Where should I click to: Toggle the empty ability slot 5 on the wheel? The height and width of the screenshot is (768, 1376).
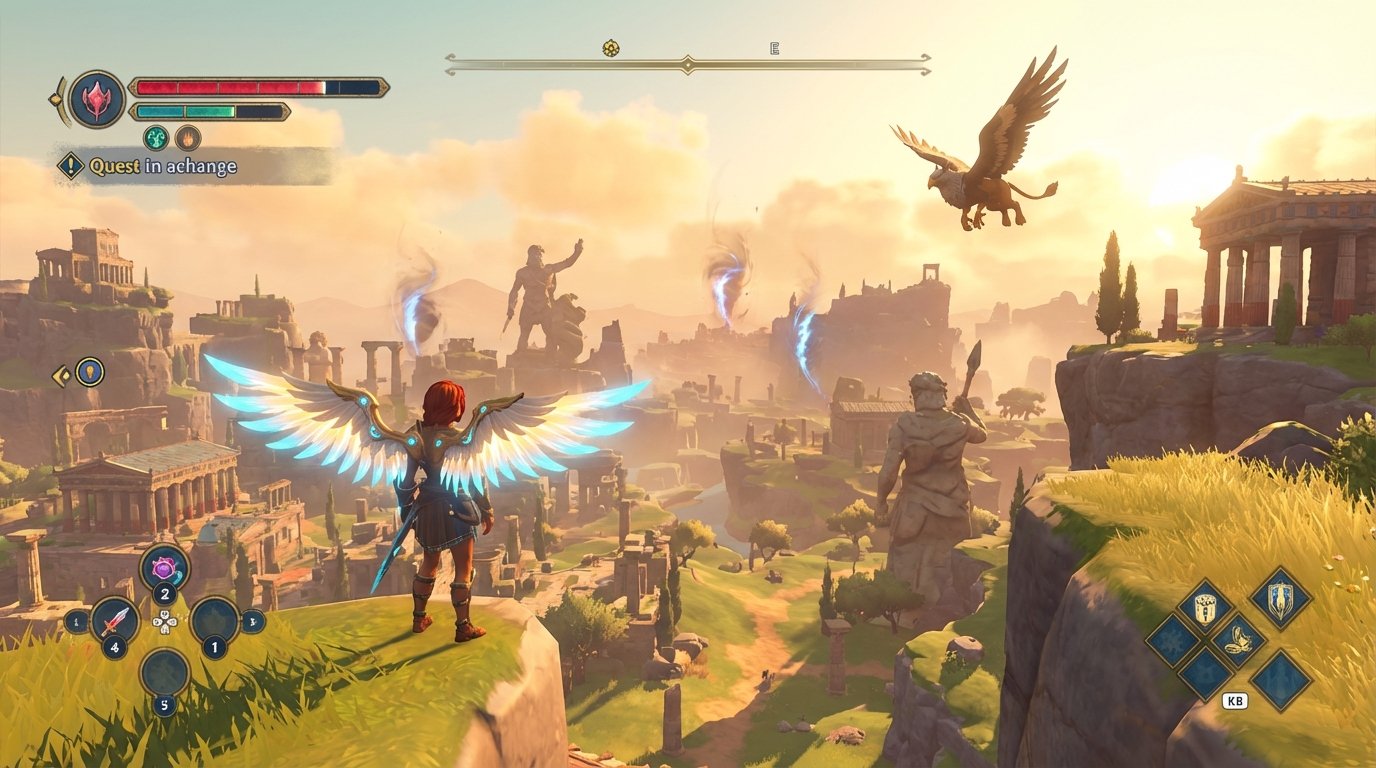(164, 672)
